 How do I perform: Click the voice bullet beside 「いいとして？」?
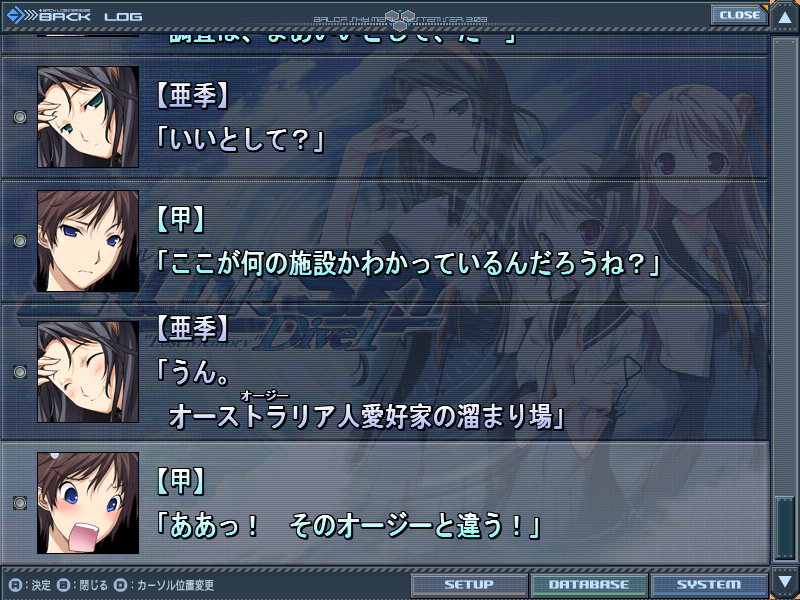[19, 118]
